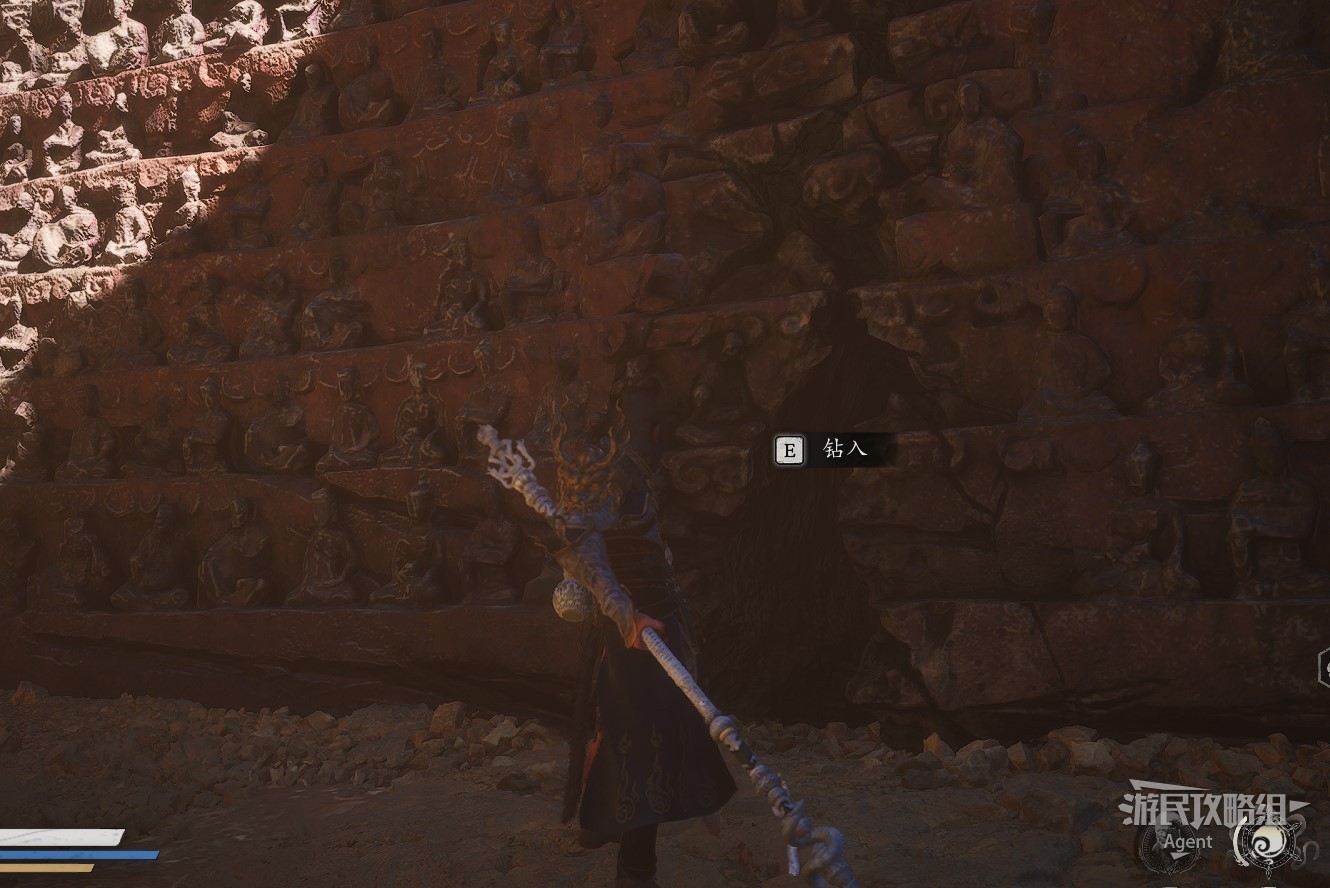
Task: Select the spirit portrait skill icon
Action: click(x=1169, y=844)
